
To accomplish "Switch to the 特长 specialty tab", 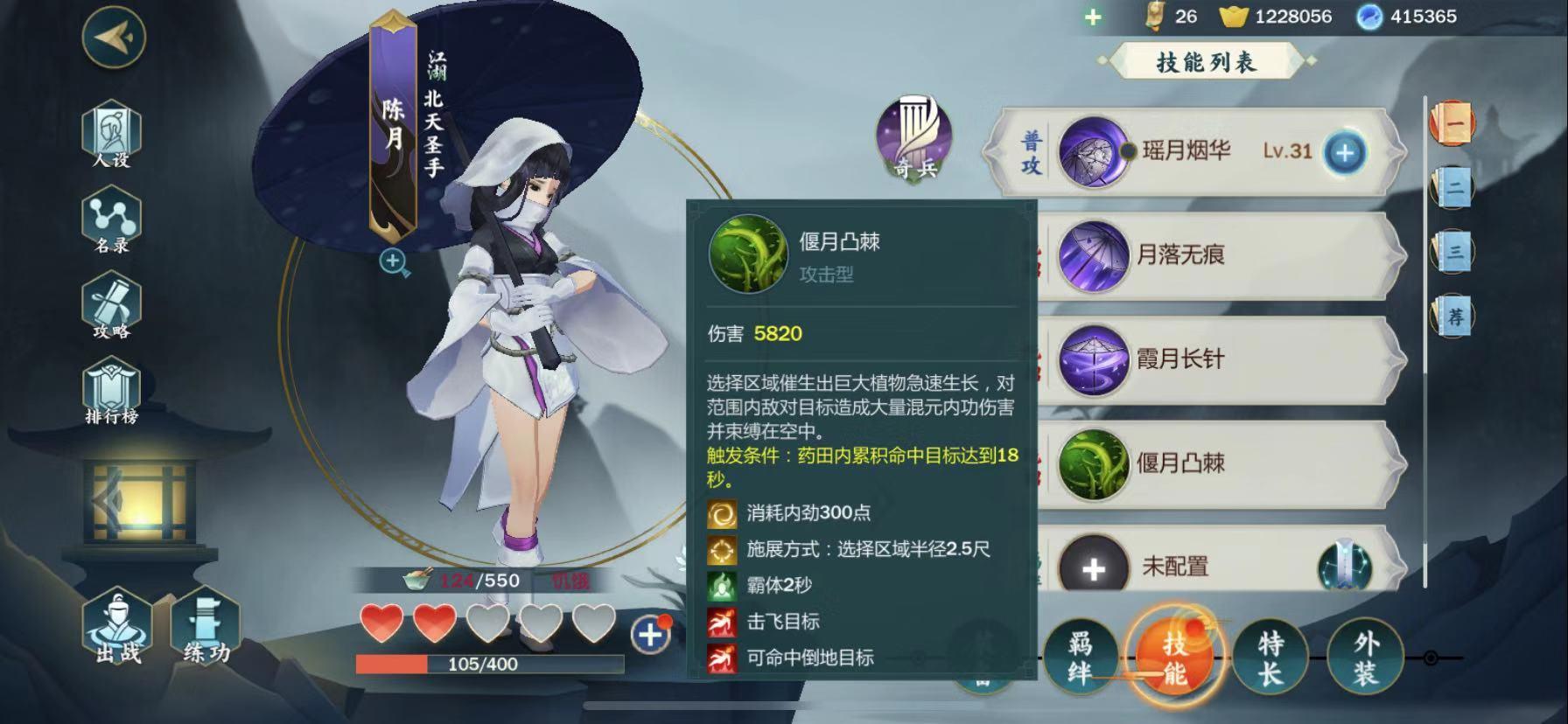I will 1270,658.
